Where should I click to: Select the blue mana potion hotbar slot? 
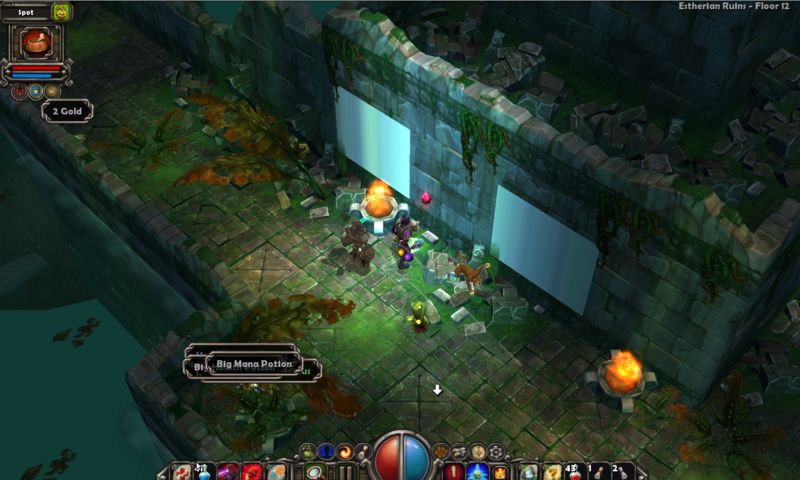205,471
